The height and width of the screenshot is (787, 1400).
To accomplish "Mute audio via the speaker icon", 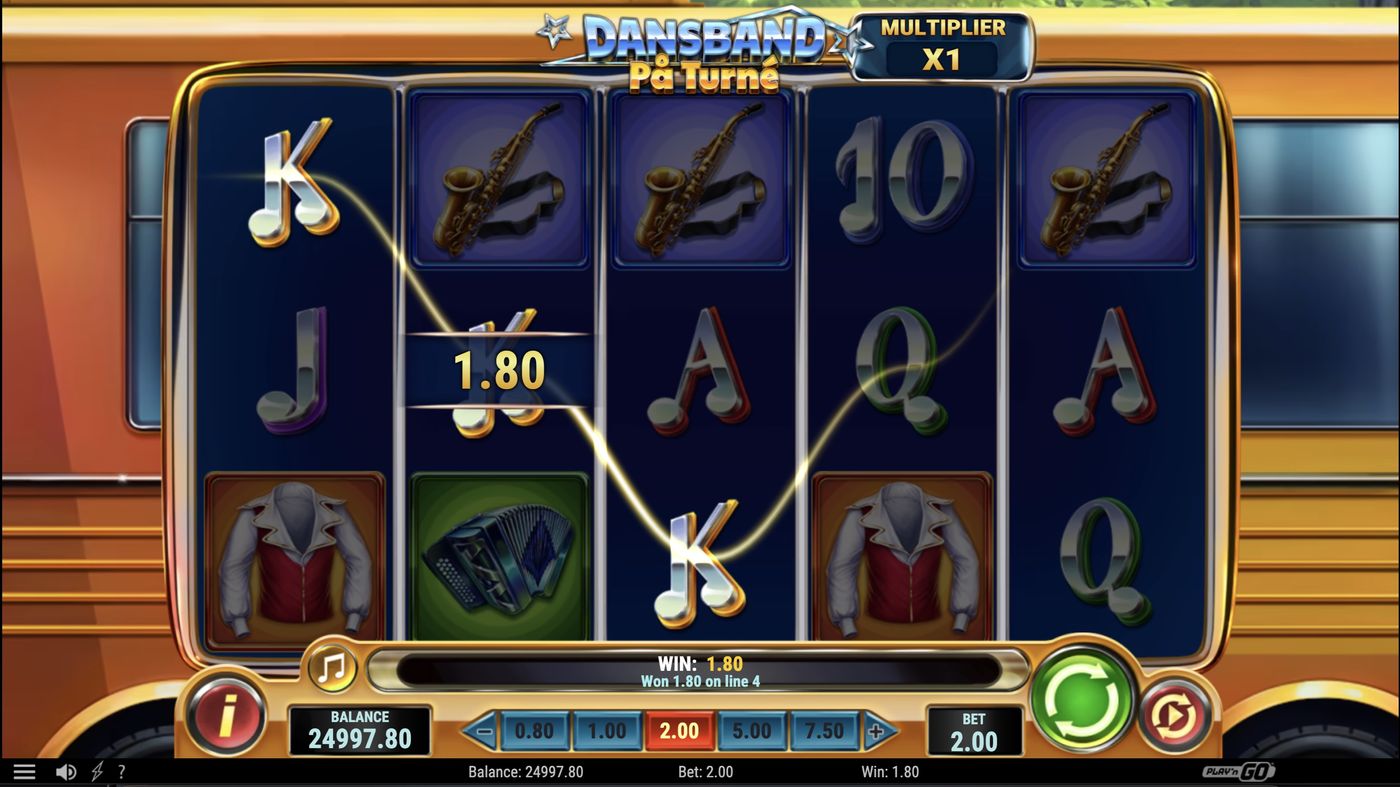I will 66,770.
